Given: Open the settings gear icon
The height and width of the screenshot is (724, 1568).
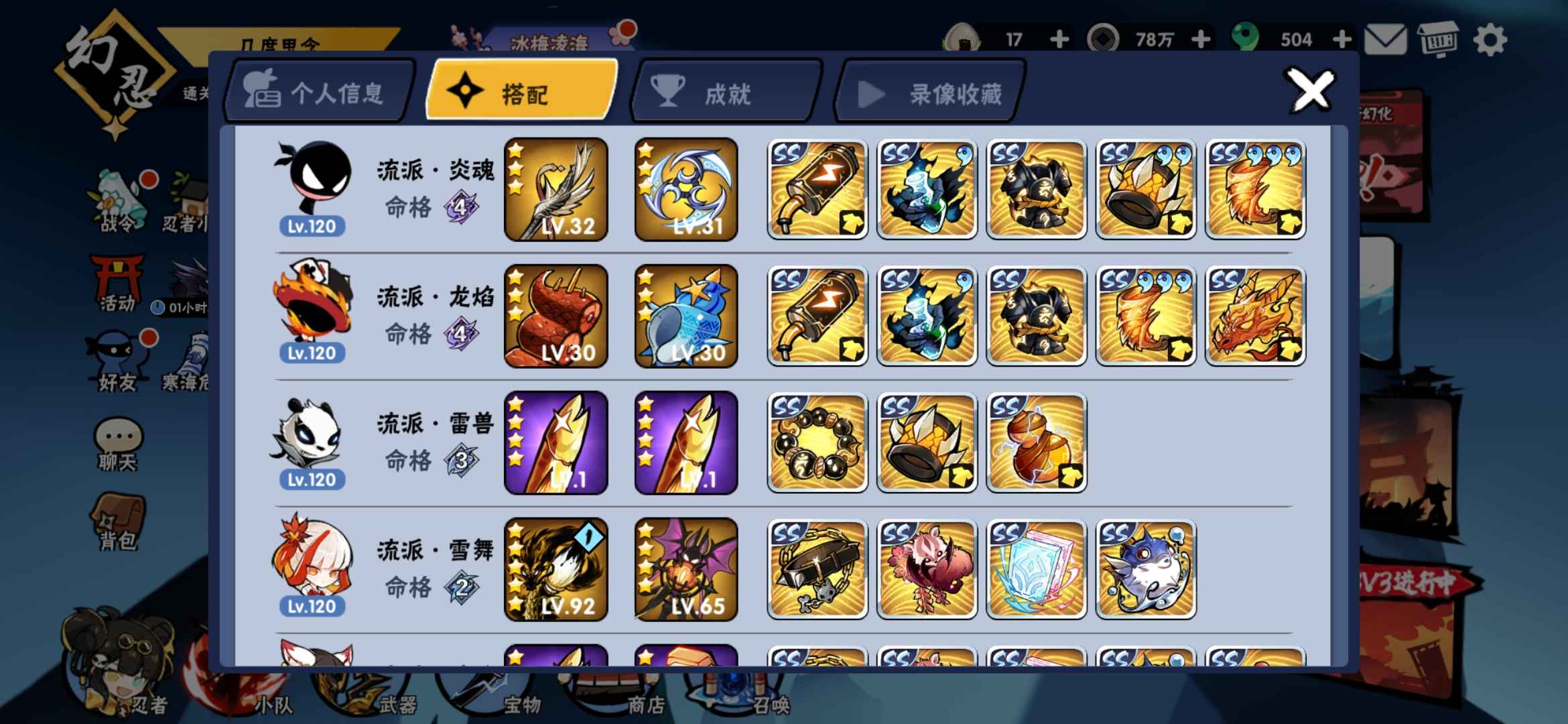Looking at the screenshot, I should [x=1490, y=40].
